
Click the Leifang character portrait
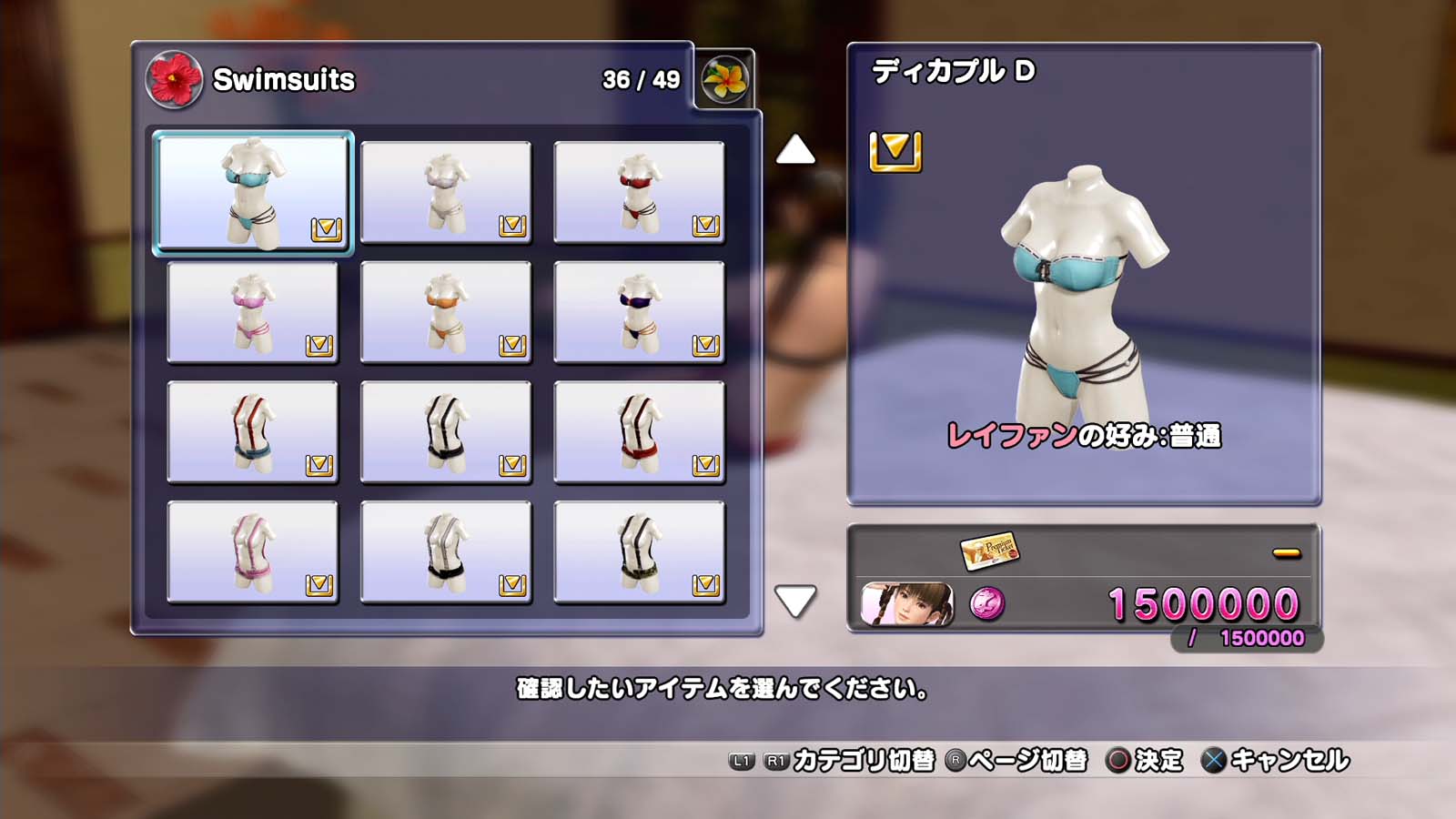click(907, 604)
